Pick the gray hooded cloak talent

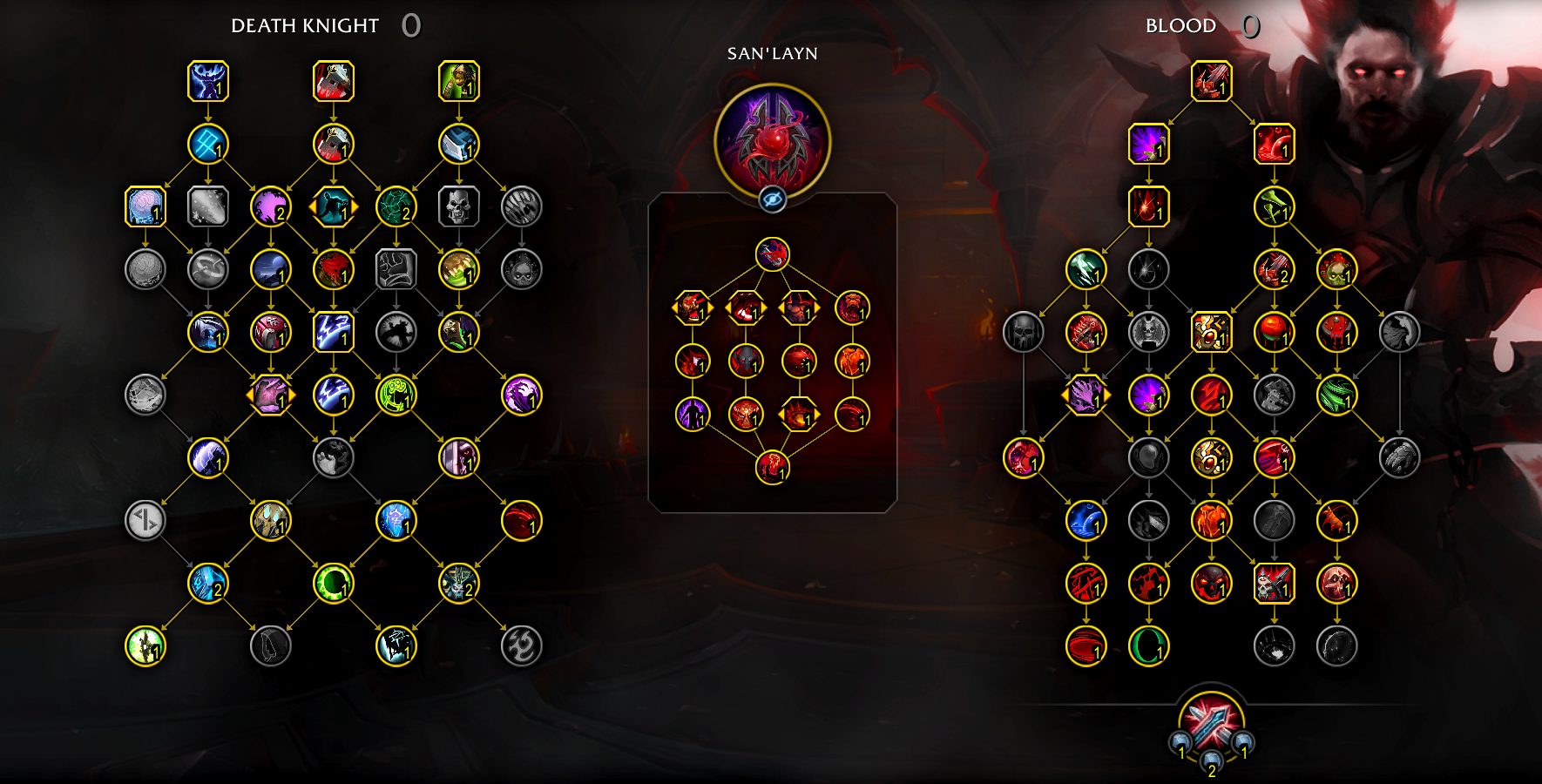click(x=1400, y=332)
